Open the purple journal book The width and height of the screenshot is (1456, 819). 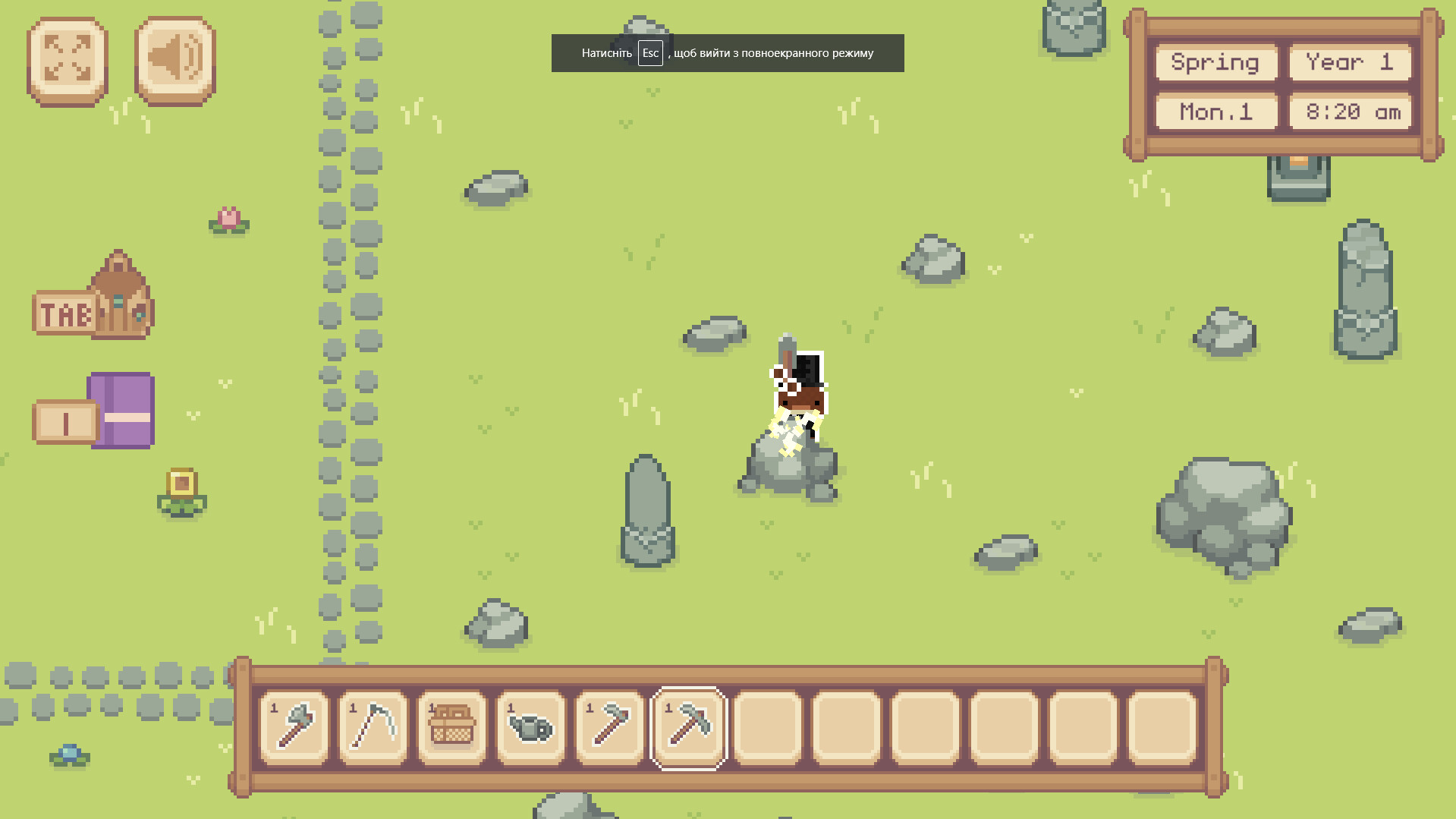pyautogui.click(x=119, y=412)
